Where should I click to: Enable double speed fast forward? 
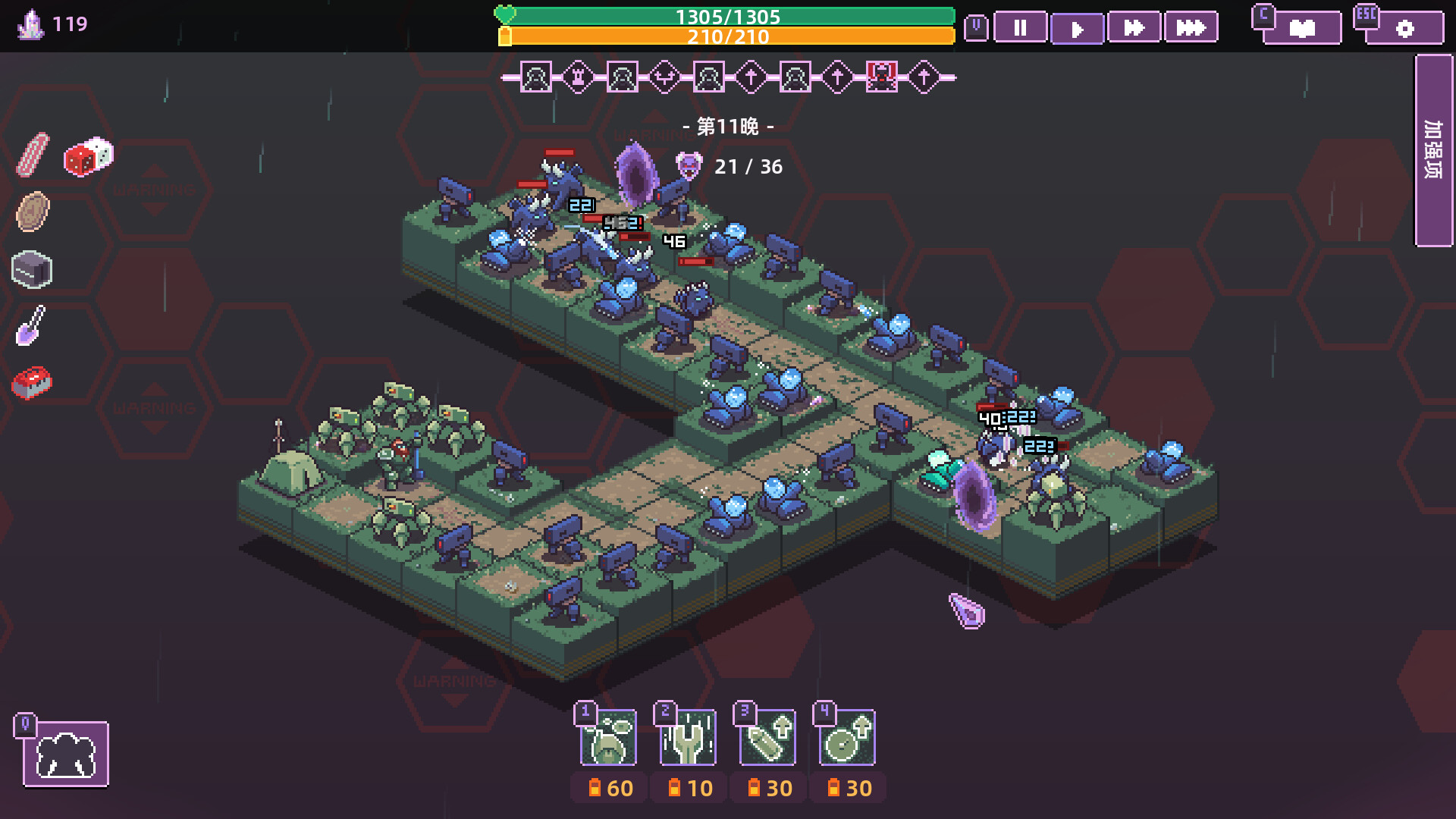tap(1134, 28)
